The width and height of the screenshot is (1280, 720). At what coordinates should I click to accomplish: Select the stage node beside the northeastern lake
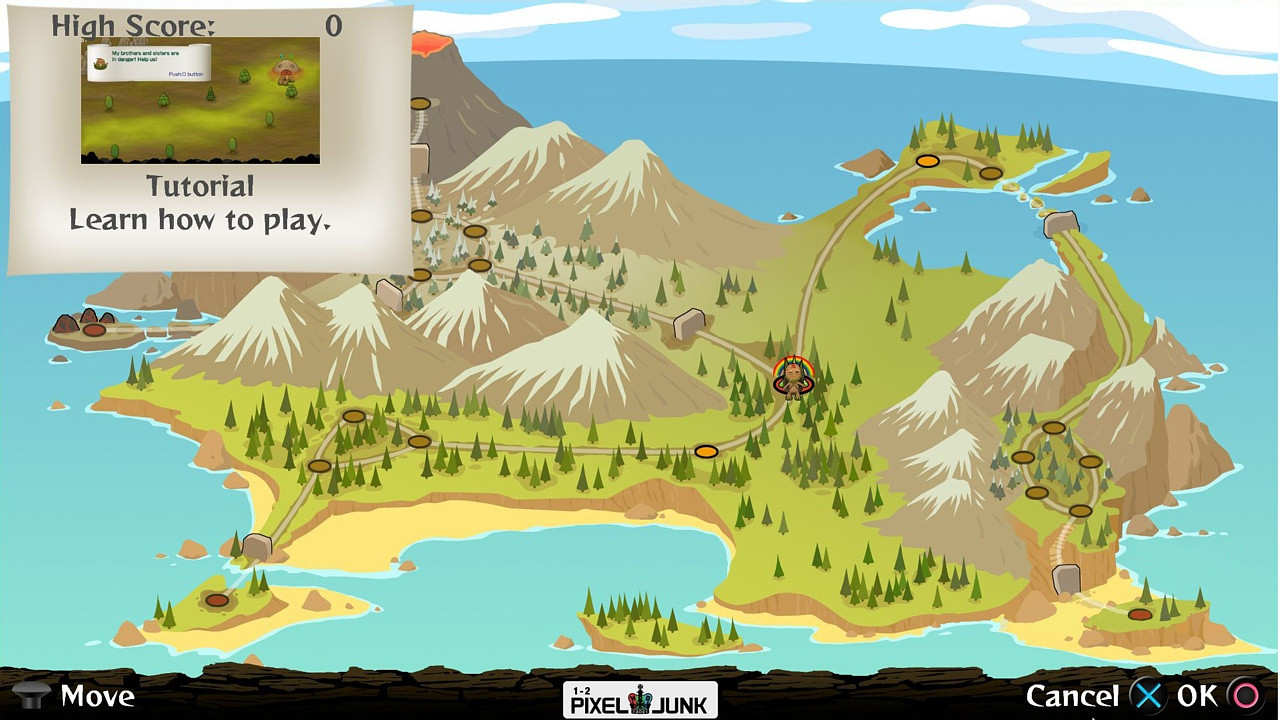tap(991, 173)
